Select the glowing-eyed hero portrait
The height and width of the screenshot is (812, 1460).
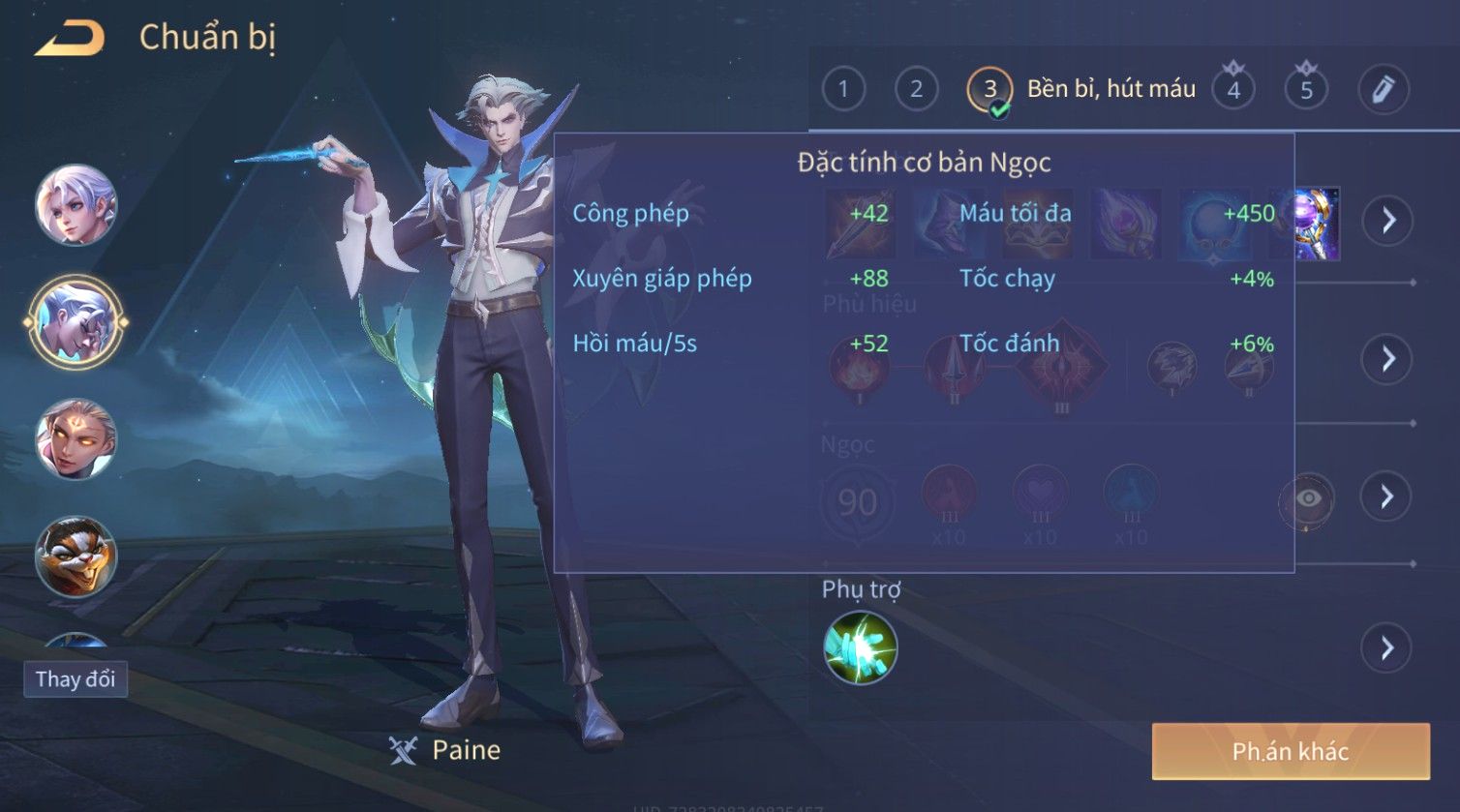[76, 439]
